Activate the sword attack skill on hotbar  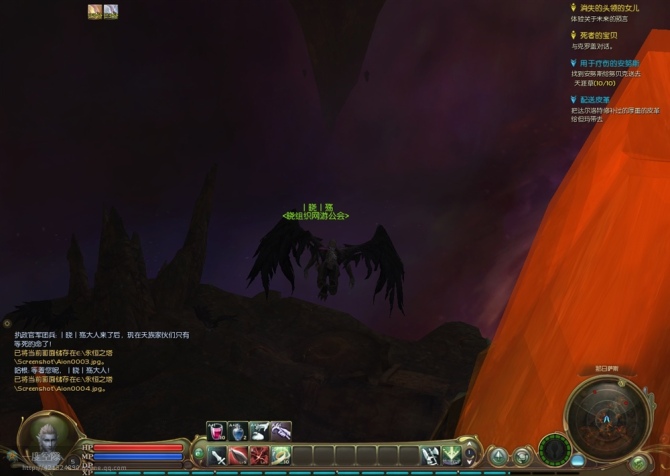[218, 455]
